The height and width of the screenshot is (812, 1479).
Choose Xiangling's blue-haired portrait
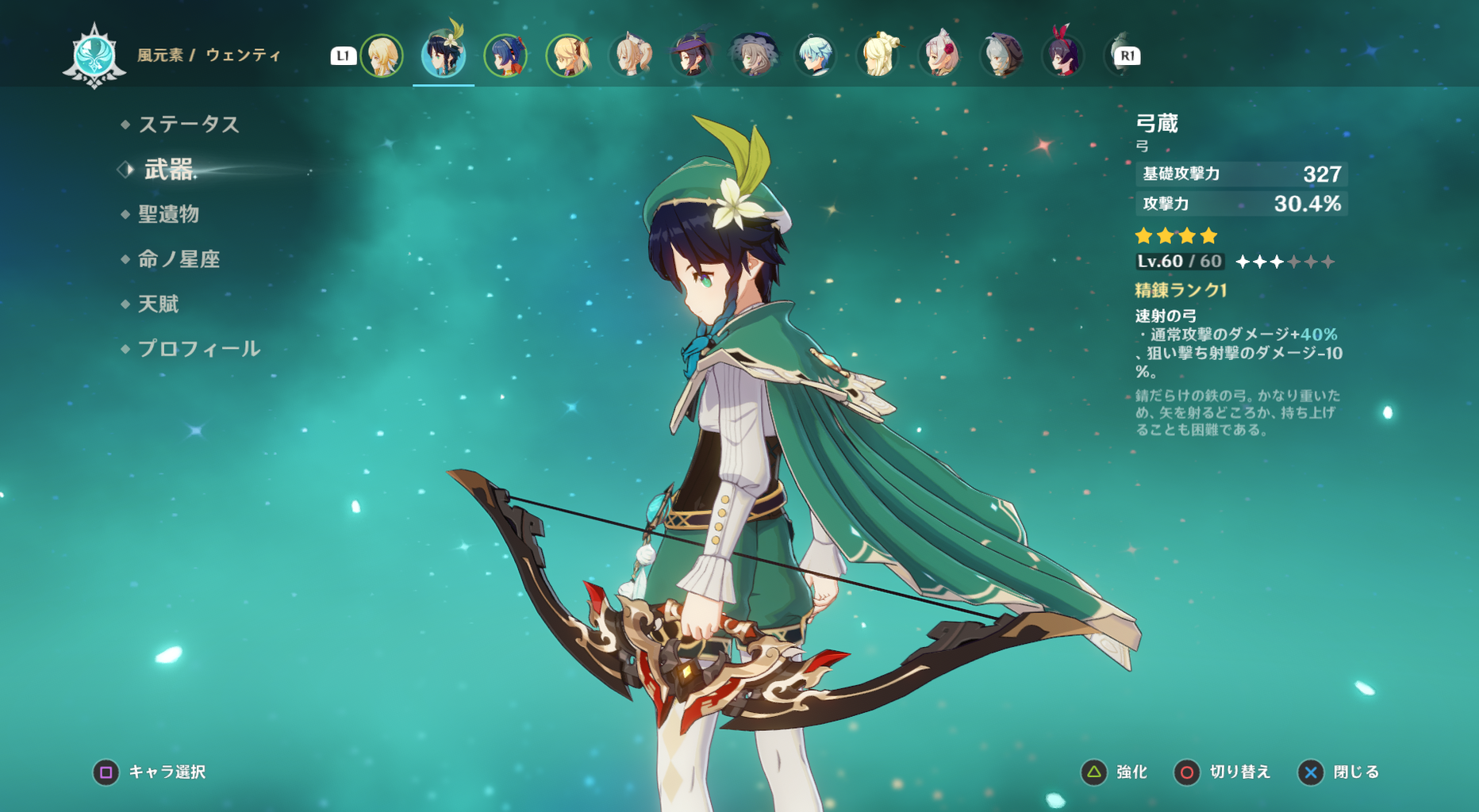[x=505, y=56]
